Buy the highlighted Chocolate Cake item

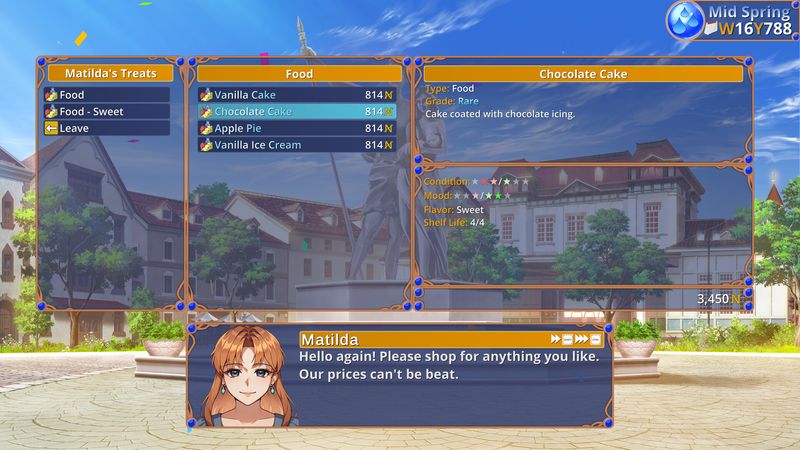pos(296,112)
